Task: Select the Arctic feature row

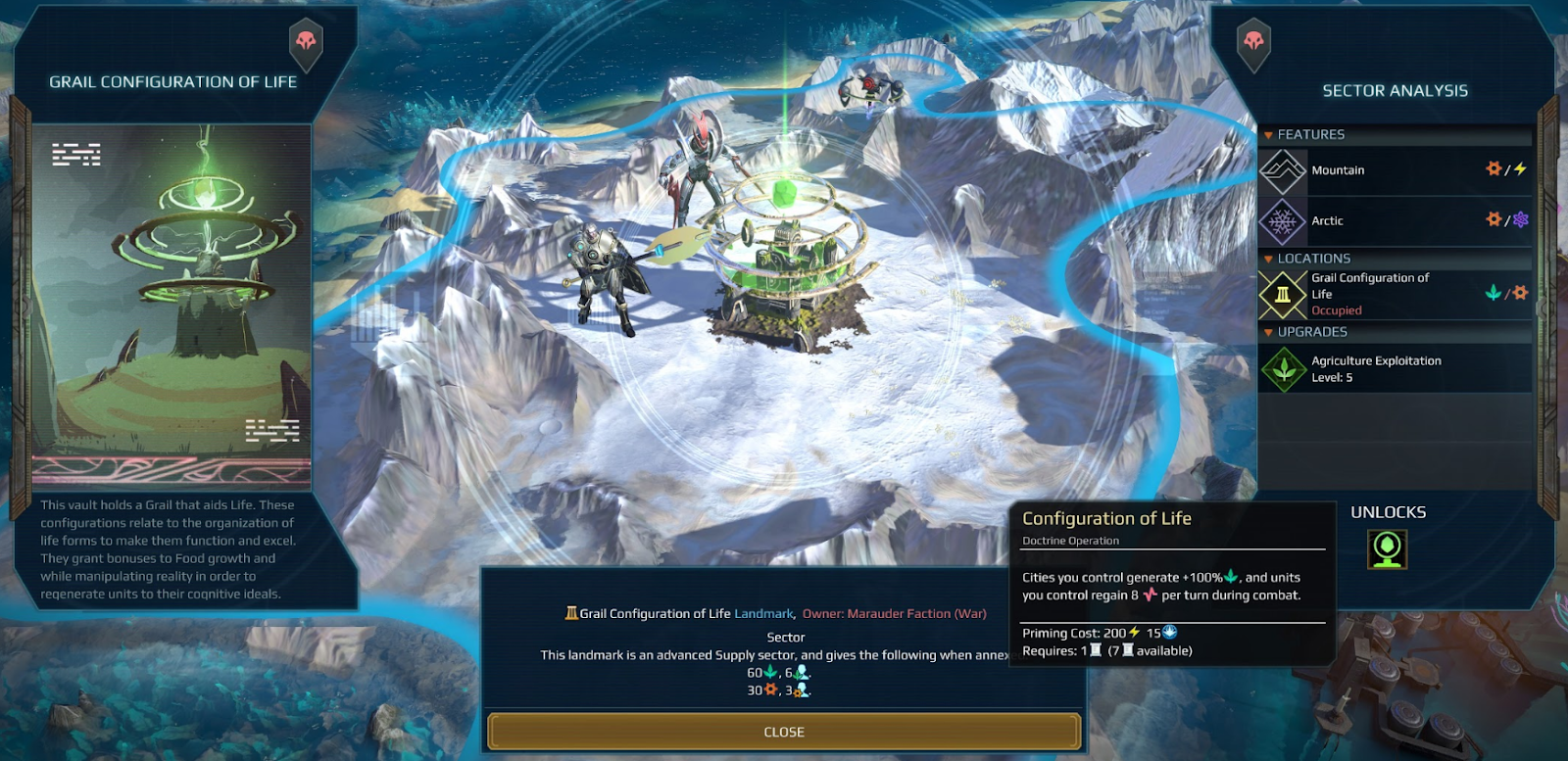Action: coord(1395,221)
